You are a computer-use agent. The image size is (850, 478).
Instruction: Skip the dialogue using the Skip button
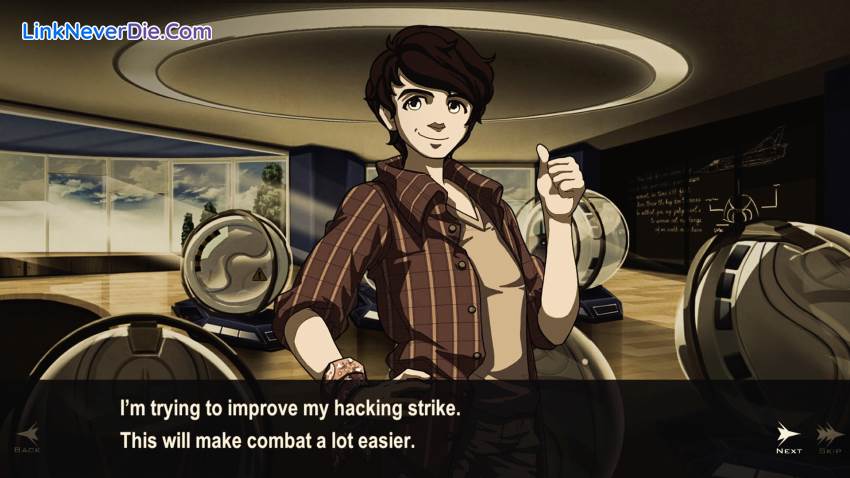(828, 437)
